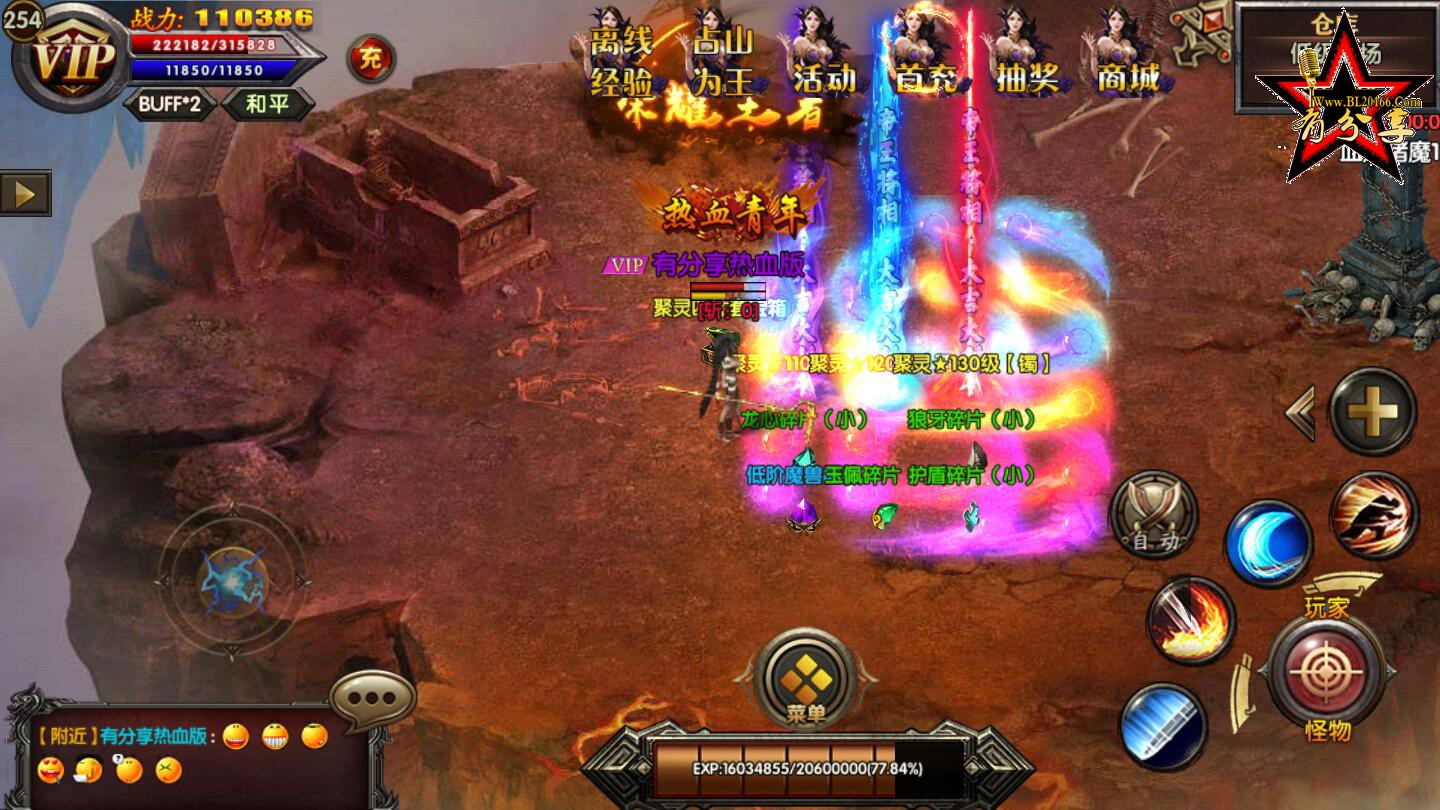The height and width of the screenshot is (810, 1440).
Task: Click the round 充 recharge button
Action: [370, 58]
